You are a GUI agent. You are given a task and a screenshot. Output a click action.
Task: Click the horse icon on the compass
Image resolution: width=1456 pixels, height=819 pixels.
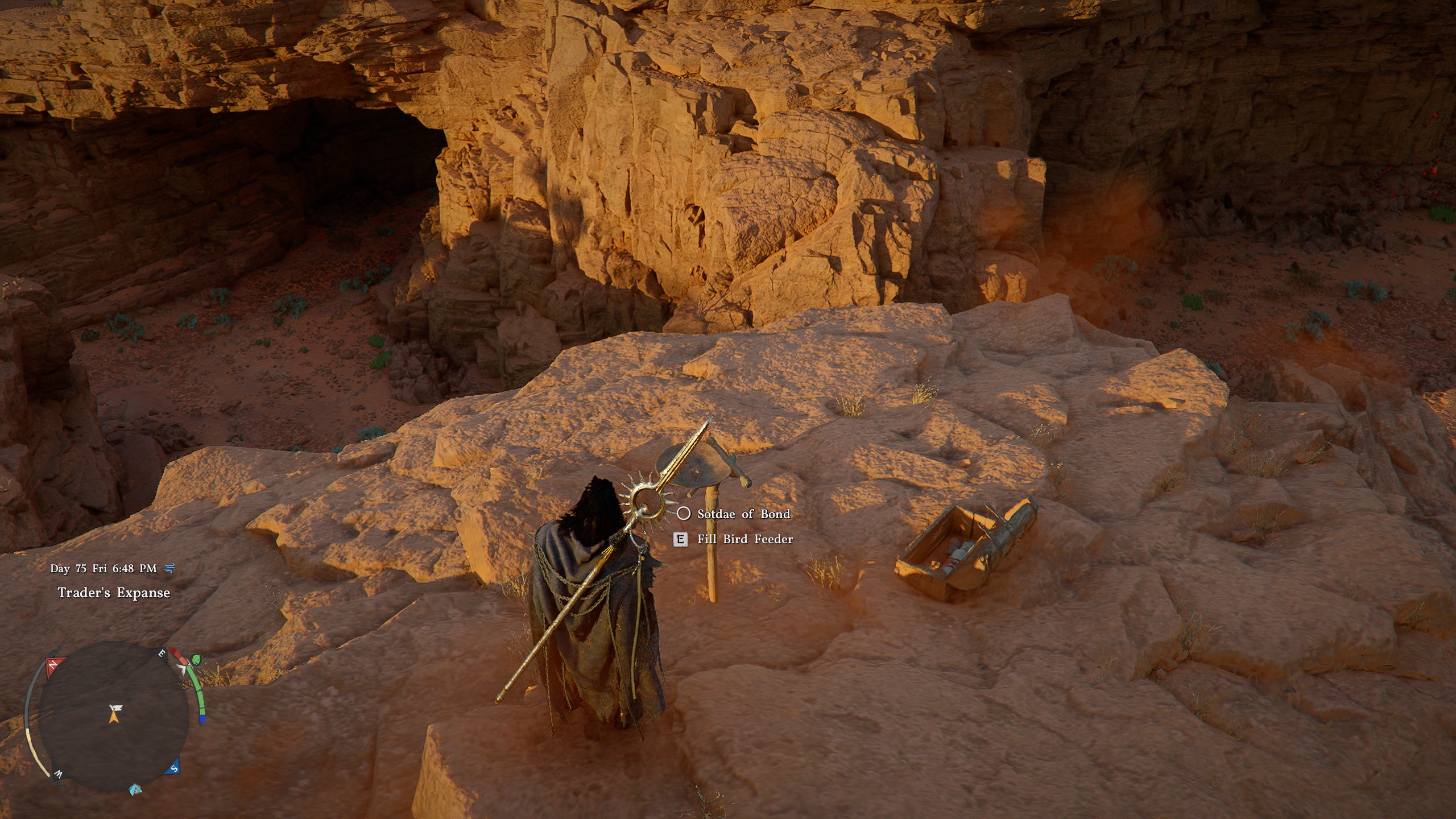click(136, 791)
